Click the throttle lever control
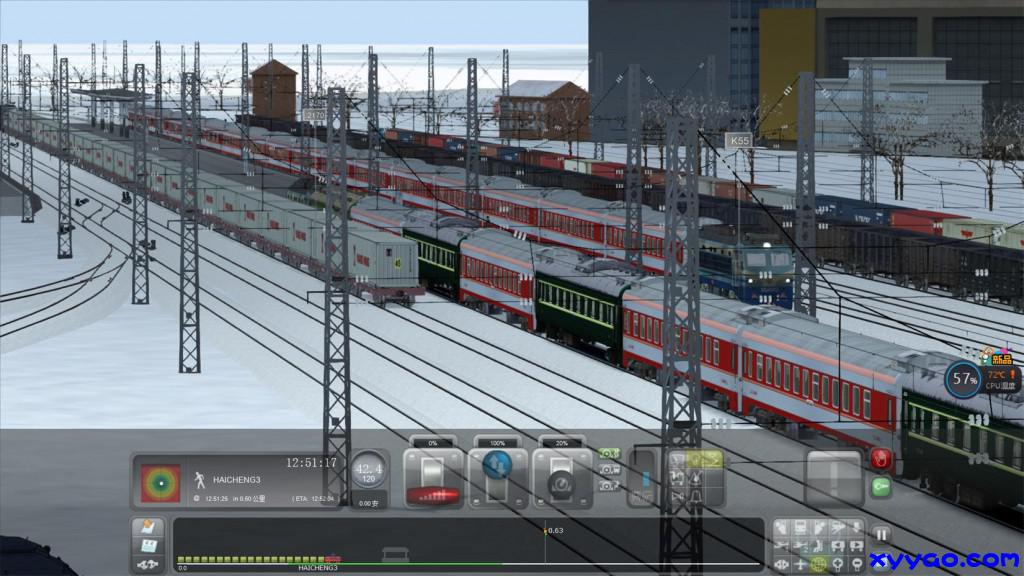The width and height of the screenshot is (1024, 576). tap(433, 476)
